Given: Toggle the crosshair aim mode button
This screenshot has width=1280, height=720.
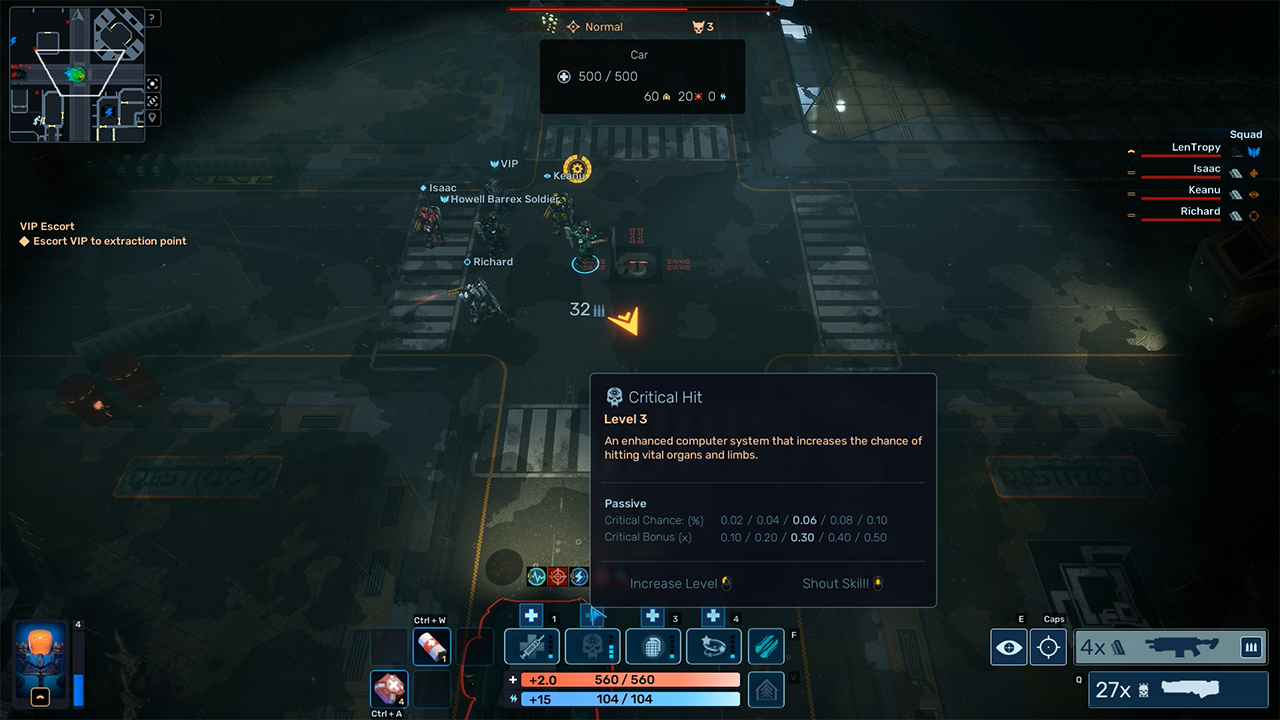Looking at the screenshot, I should pyautogui.click(x=1049, y=647).
